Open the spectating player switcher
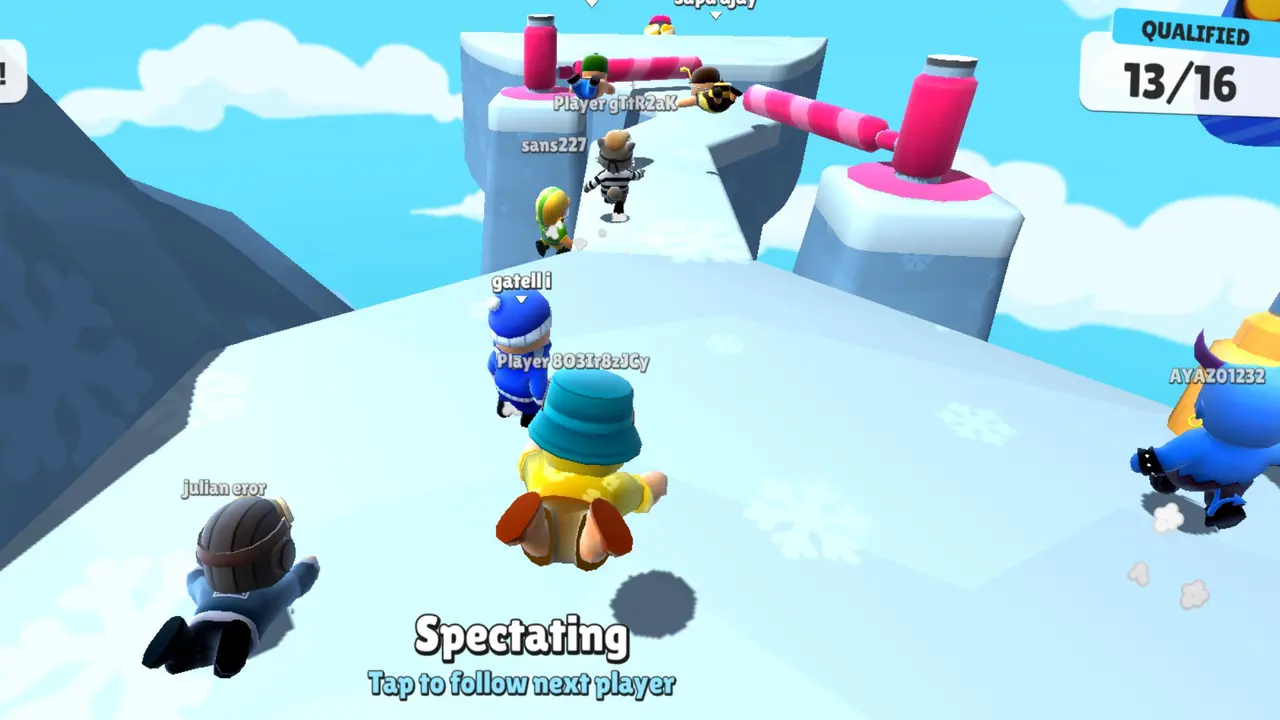Image resolution: width=1280 pixels, height=720 pixels. (x=521, y=685)
